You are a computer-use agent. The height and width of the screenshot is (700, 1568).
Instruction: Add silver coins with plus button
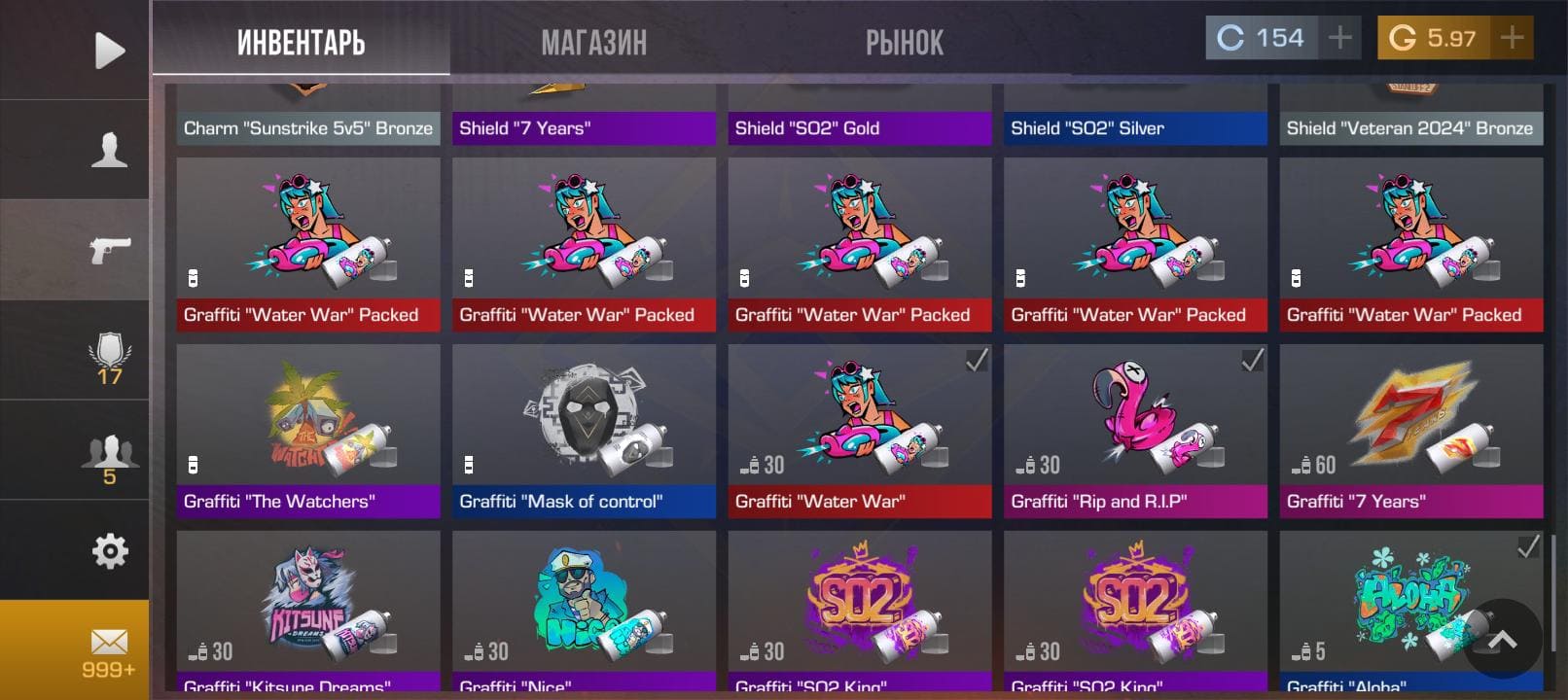[1340, 38]
